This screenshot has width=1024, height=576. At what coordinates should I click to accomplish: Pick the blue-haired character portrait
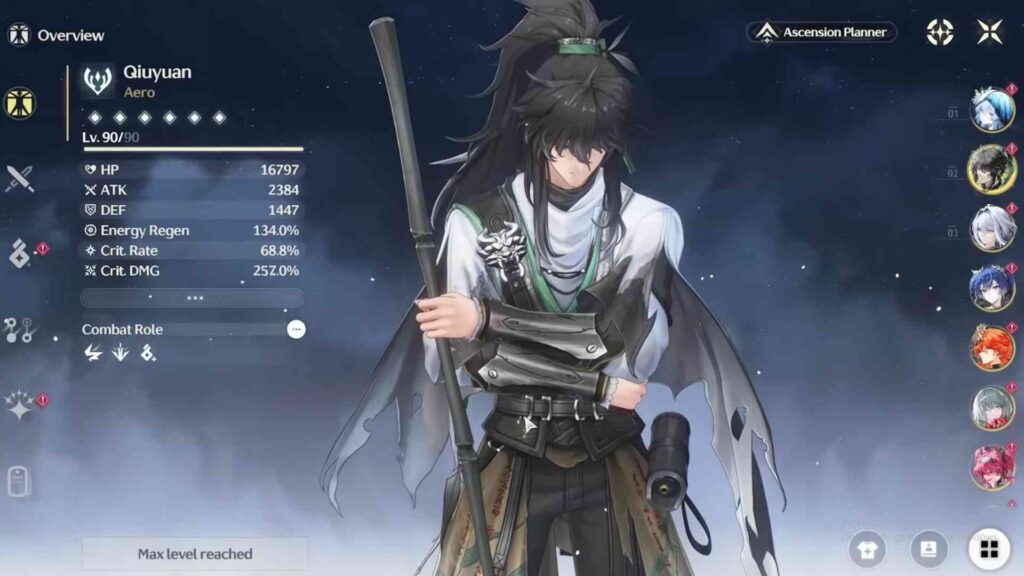point(991,288)
